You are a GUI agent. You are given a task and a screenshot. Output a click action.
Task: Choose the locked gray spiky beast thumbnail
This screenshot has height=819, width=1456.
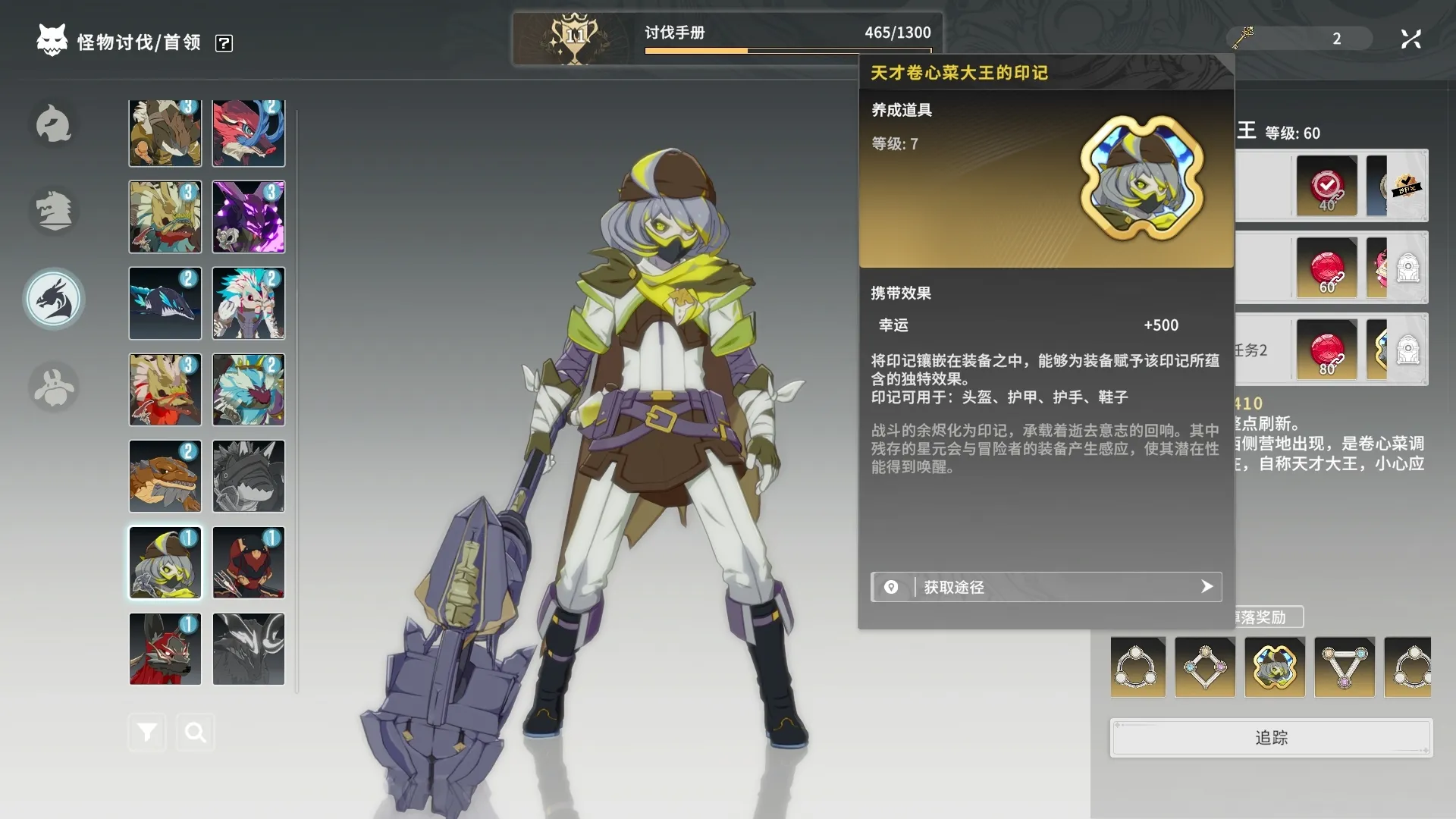pyautogui.click(x=249, y=476)
